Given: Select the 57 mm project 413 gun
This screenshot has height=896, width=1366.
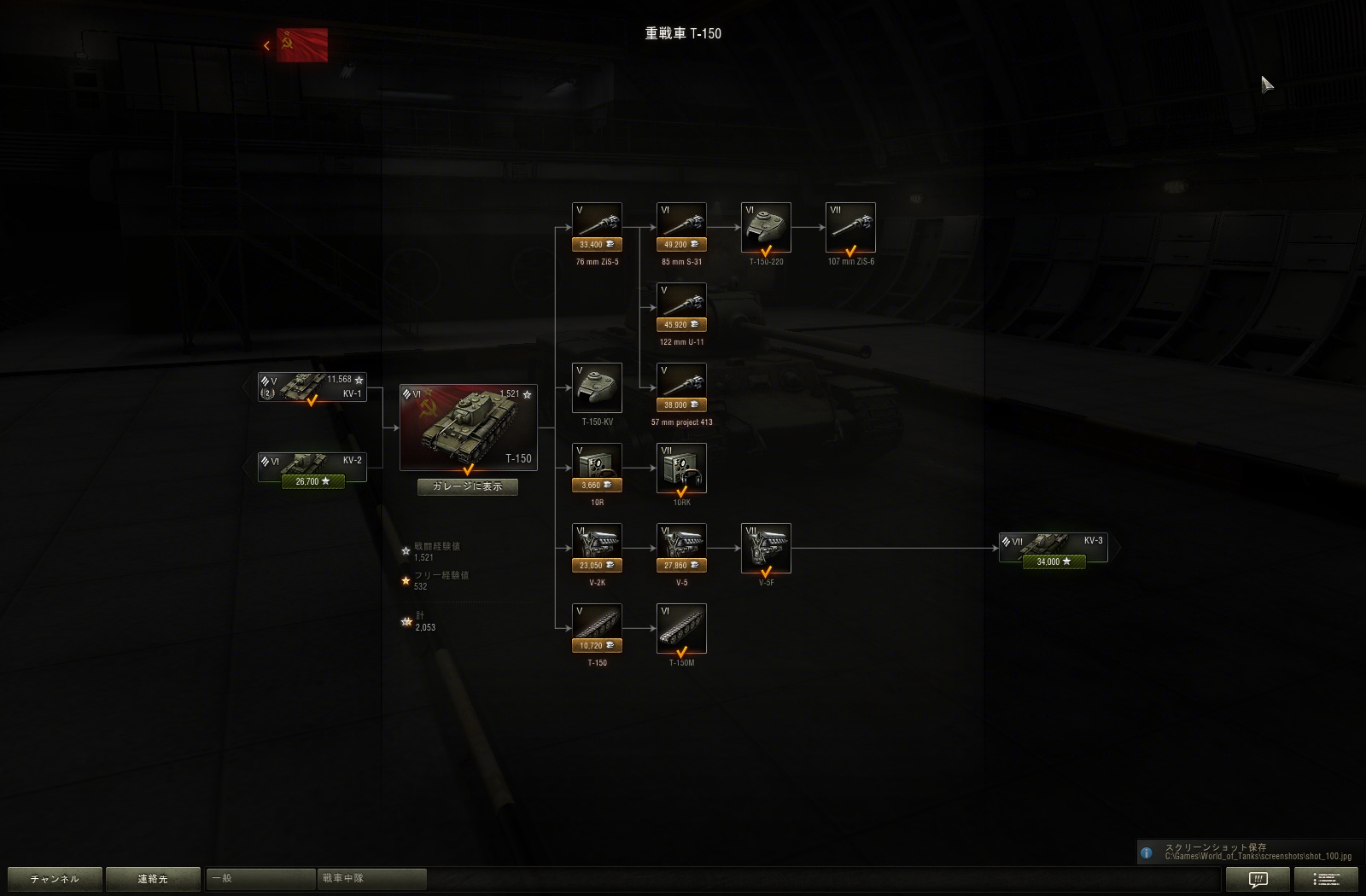Looking at the screenshot, I should (x=680, y=384).
